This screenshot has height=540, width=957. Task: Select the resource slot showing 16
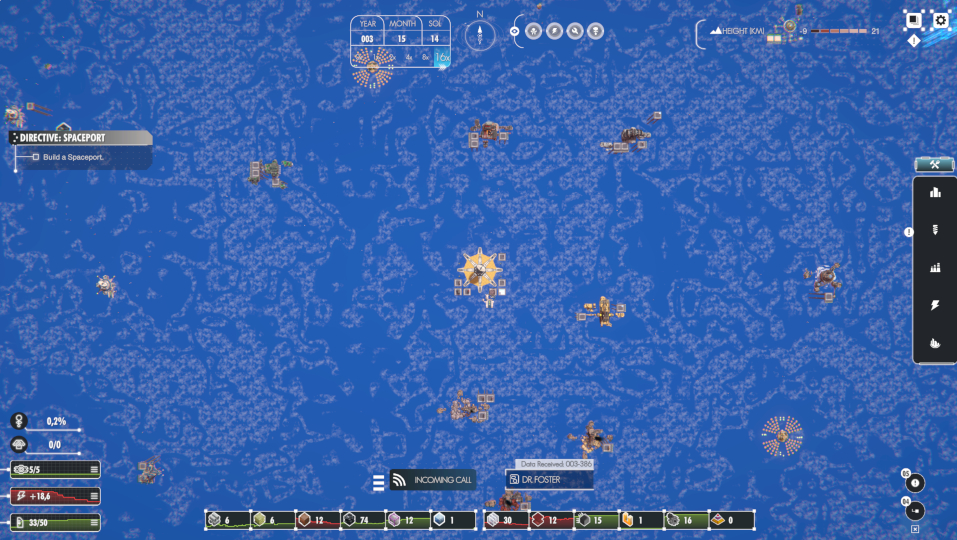point(686,520)
